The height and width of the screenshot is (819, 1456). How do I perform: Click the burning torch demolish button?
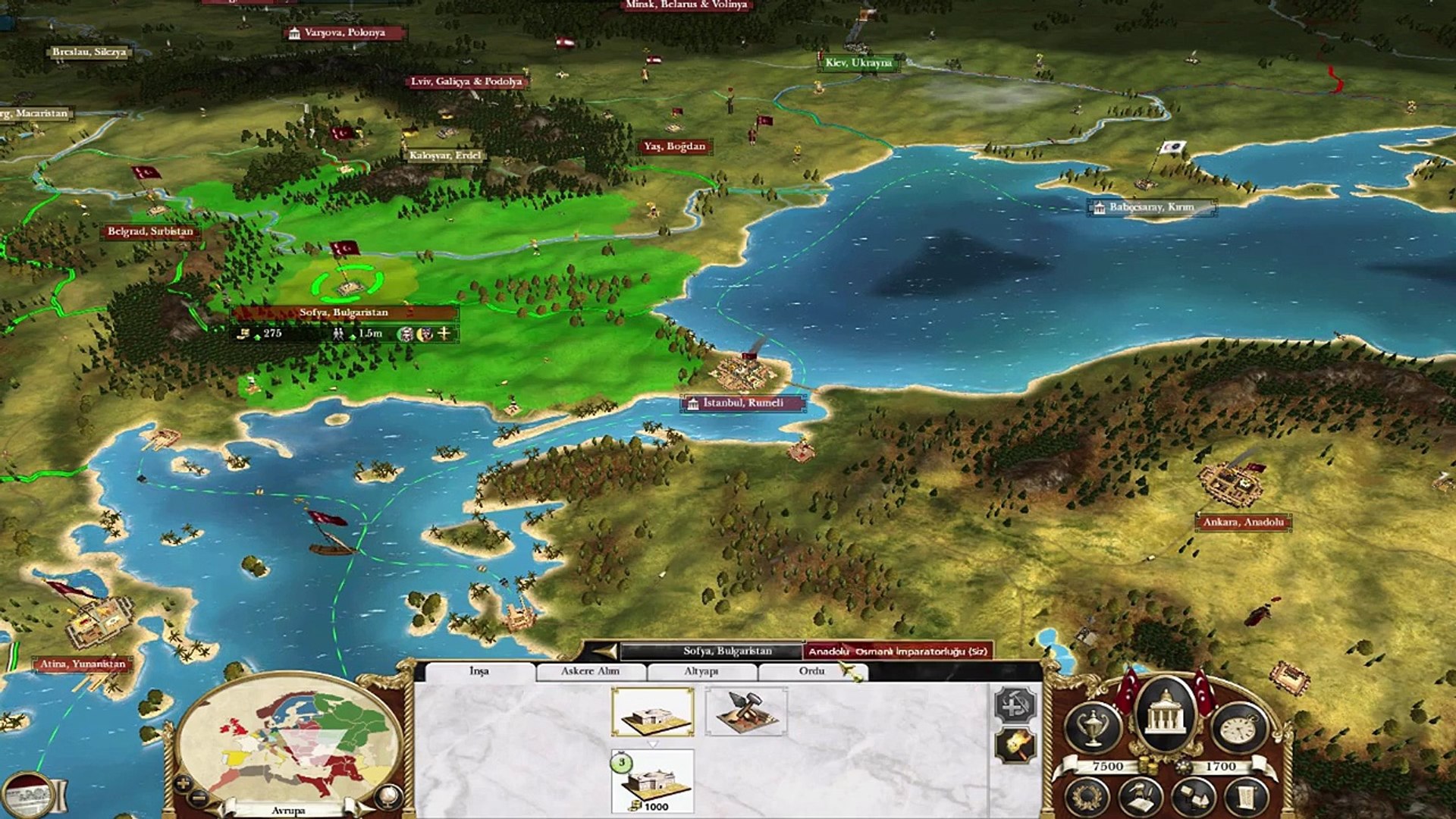coord(1015,747)
